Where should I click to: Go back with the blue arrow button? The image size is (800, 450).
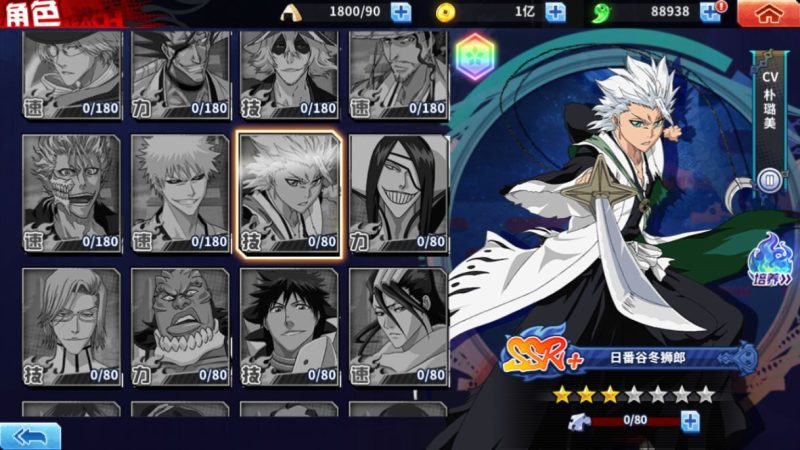(30, 436)
